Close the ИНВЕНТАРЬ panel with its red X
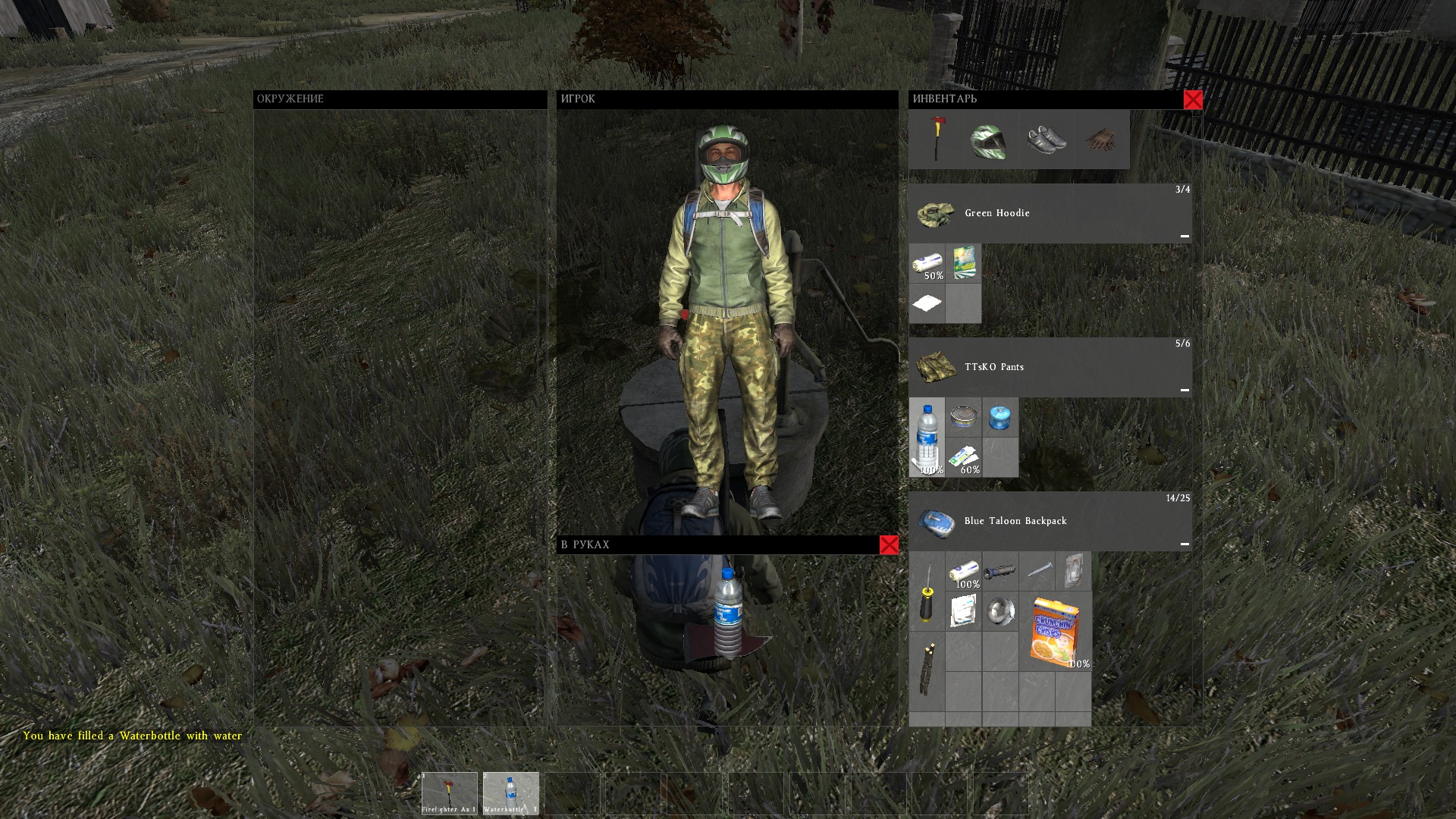The height and width of the screenshot is (819, 1456). coord(1194,99)
